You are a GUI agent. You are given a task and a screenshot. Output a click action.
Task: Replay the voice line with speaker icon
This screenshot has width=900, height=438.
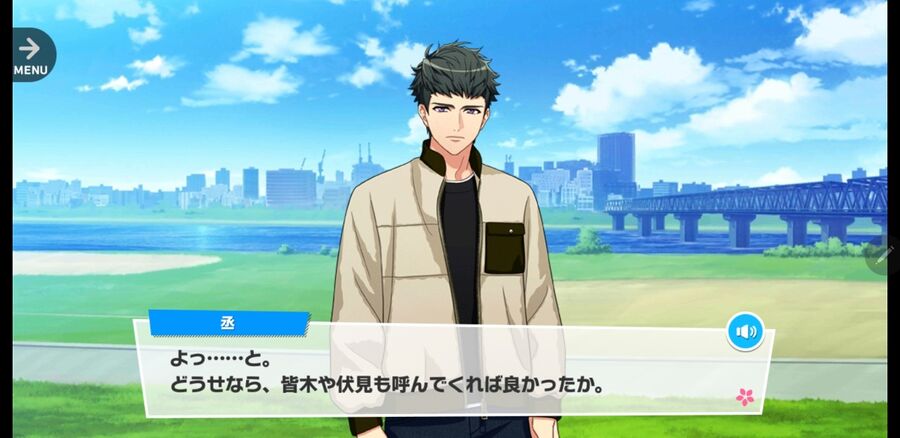coord(745,331)
